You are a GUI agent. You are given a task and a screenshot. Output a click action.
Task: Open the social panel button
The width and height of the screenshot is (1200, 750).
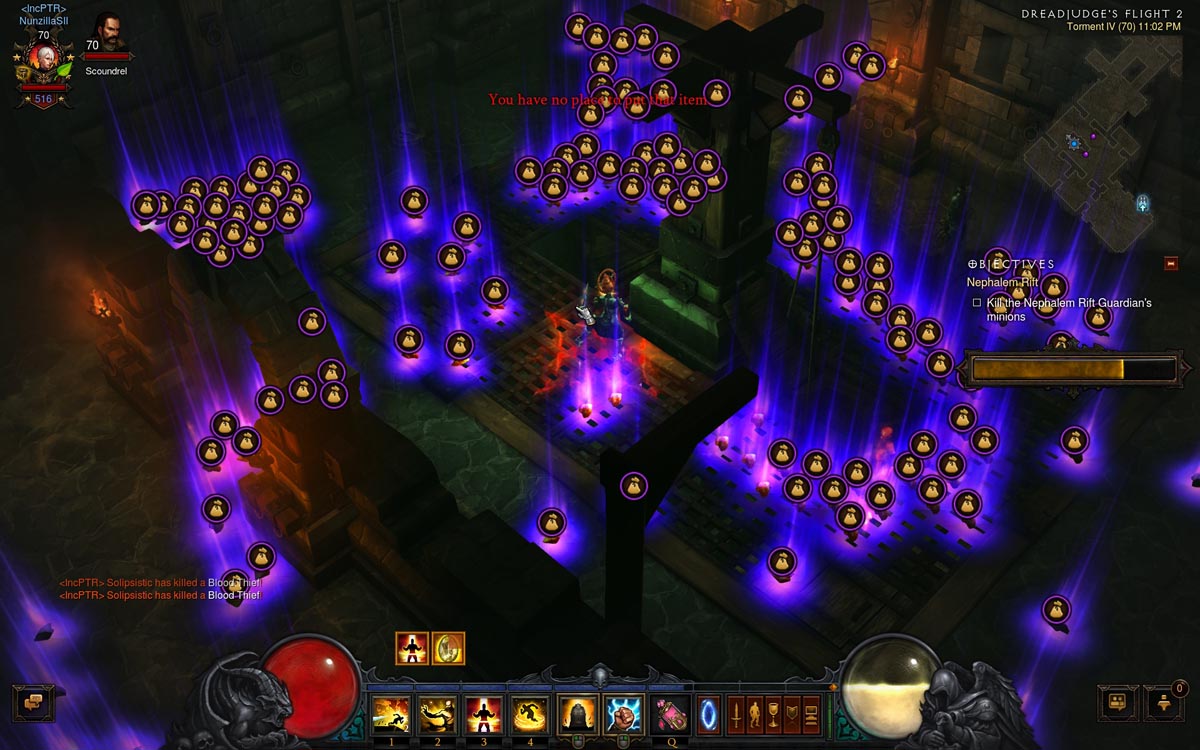1118,703
